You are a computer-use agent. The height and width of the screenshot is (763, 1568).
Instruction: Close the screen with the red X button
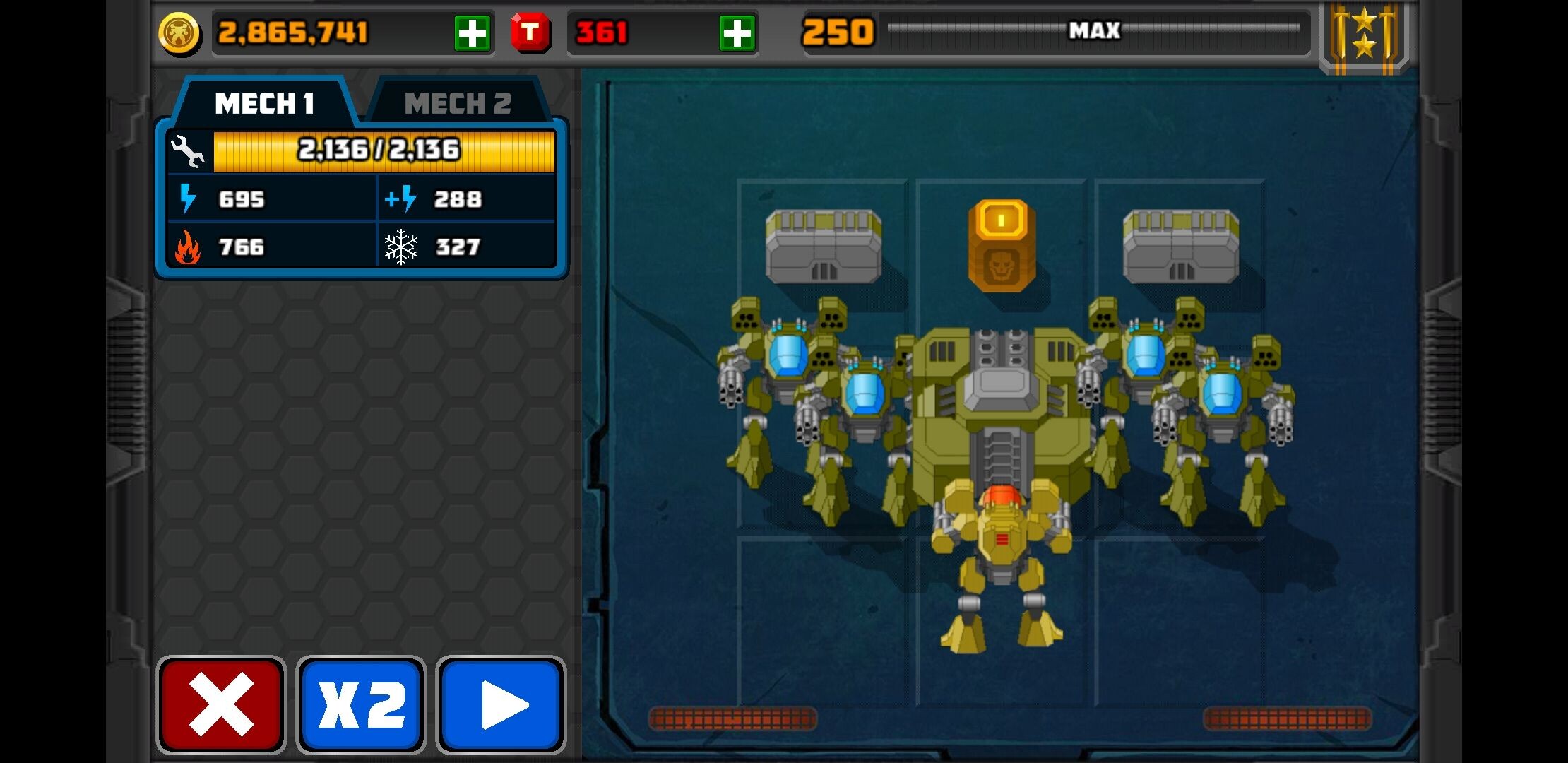(221, 704)
